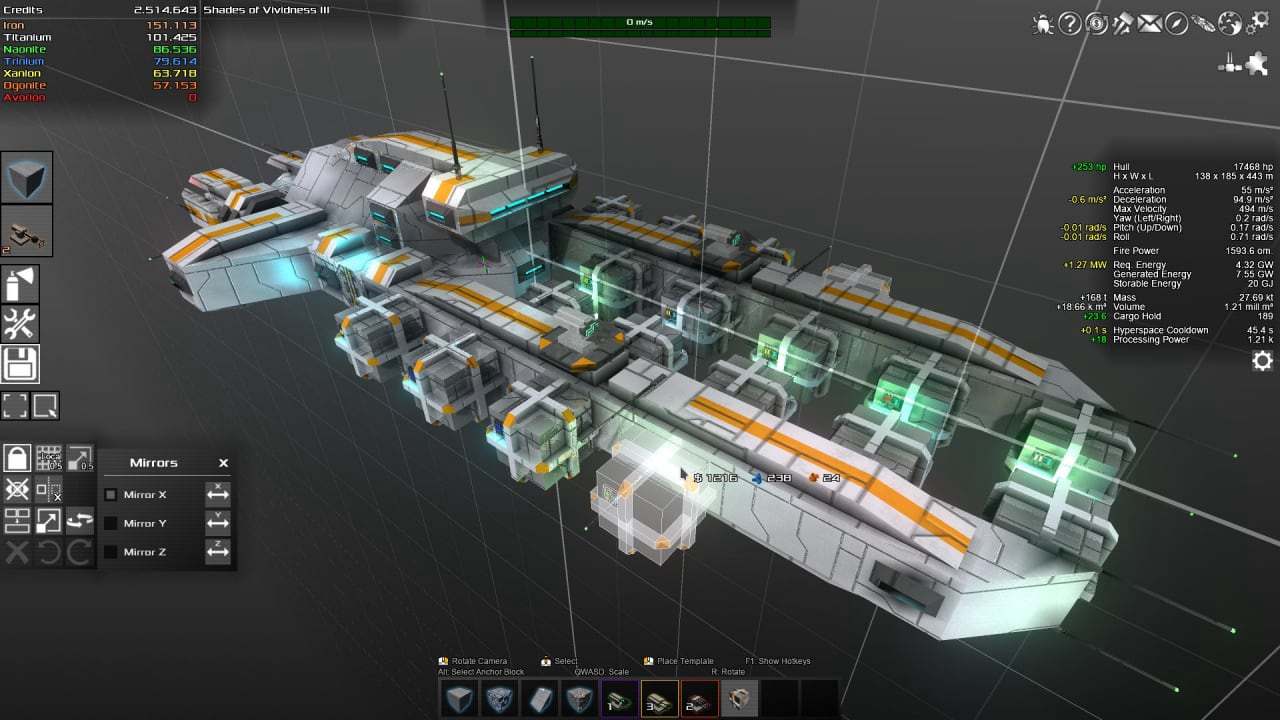
Task: Select the wrench and screwdriver repair tool
Action: (20, 324)
